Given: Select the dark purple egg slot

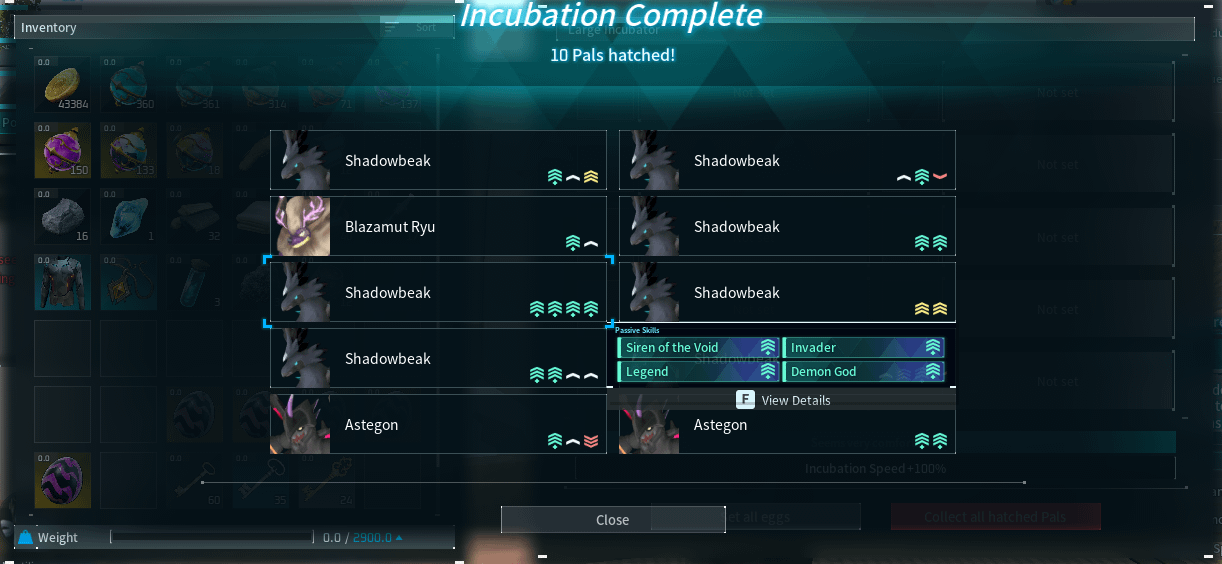Looking at the screenshot, I should 62,481.
